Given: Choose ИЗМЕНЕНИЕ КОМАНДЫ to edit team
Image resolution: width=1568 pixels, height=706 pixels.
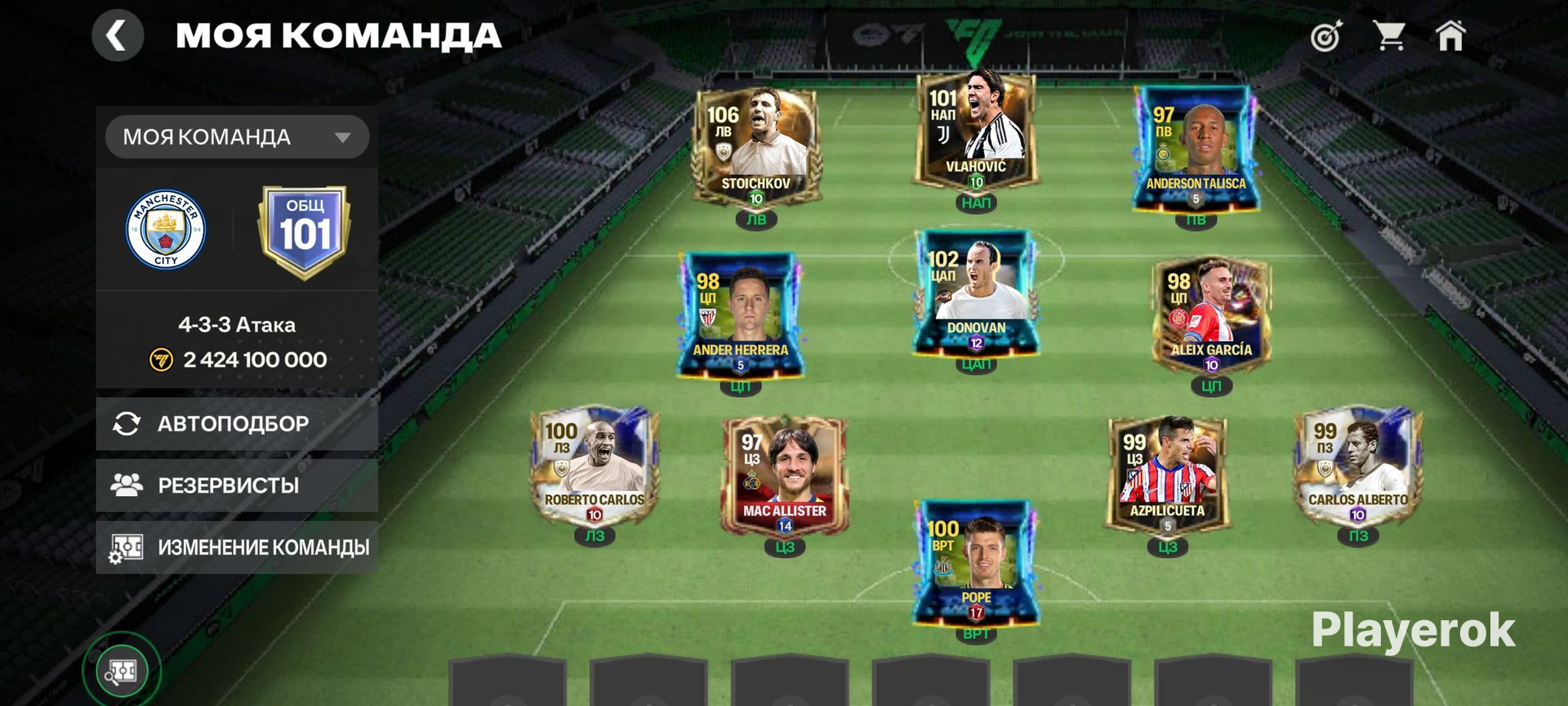Looking at the screenshot, I should point(237,547).
